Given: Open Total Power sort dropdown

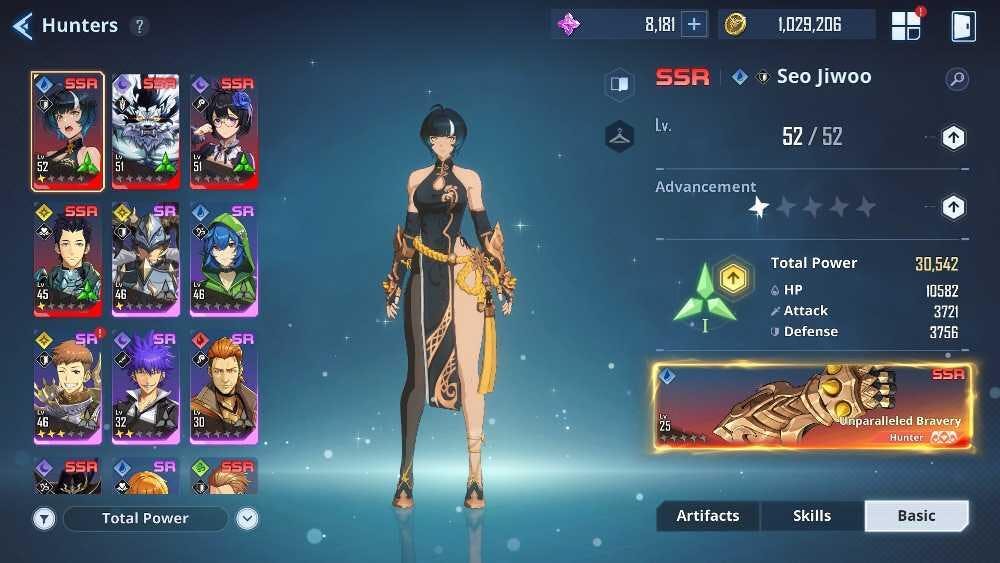Looking at the screenshot, I should pos(146,518).
